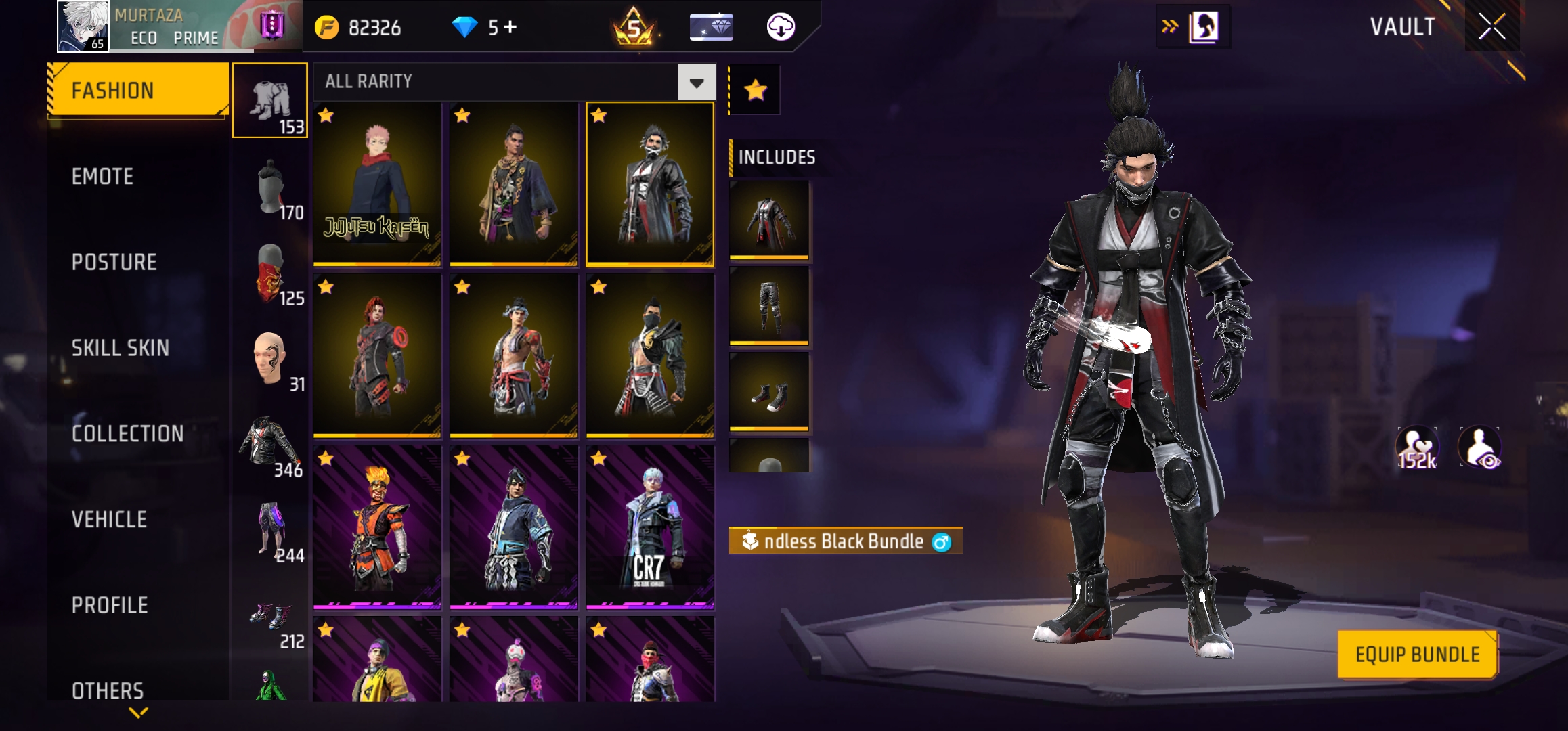Close the Vault screen
1568x731 pixels.
[x=1491, y=27]
